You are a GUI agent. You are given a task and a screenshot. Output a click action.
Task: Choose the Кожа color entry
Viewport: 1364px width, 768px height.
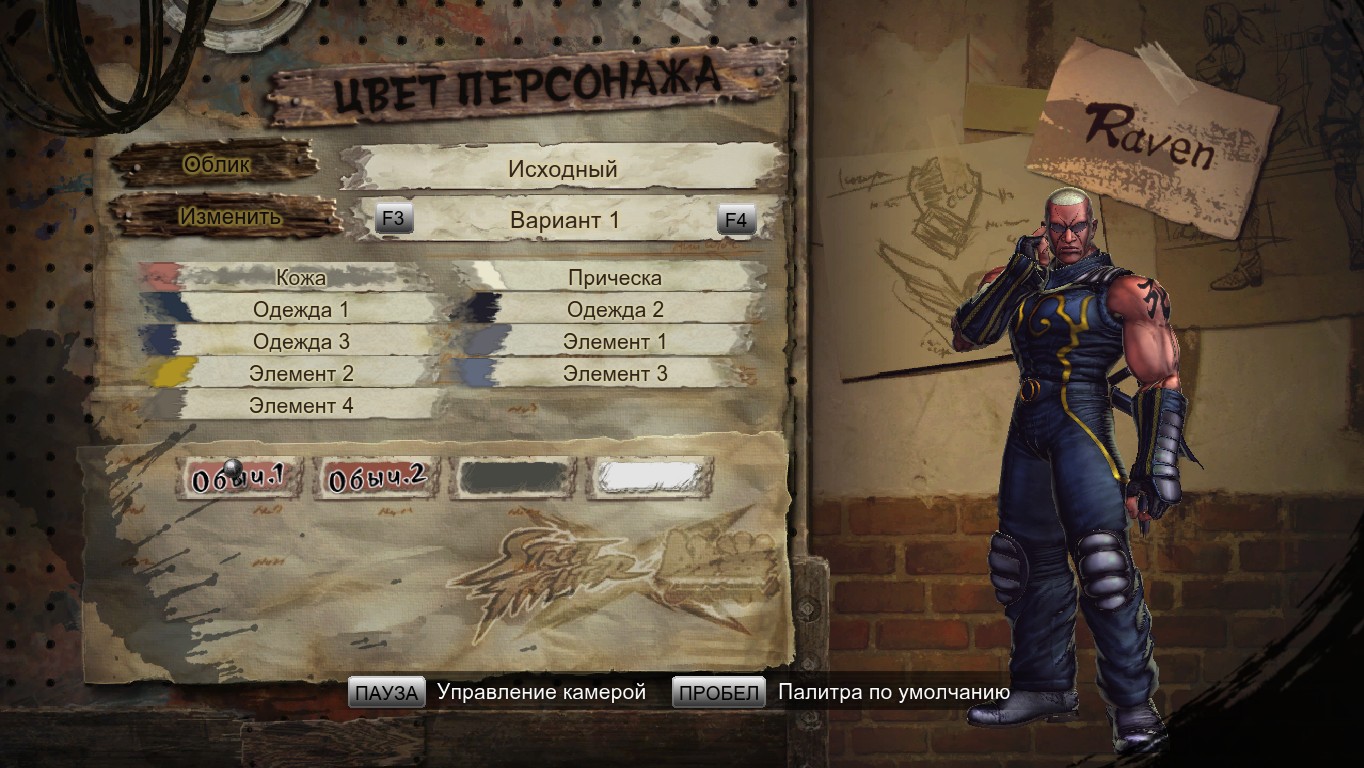click(x=300, y=278)
